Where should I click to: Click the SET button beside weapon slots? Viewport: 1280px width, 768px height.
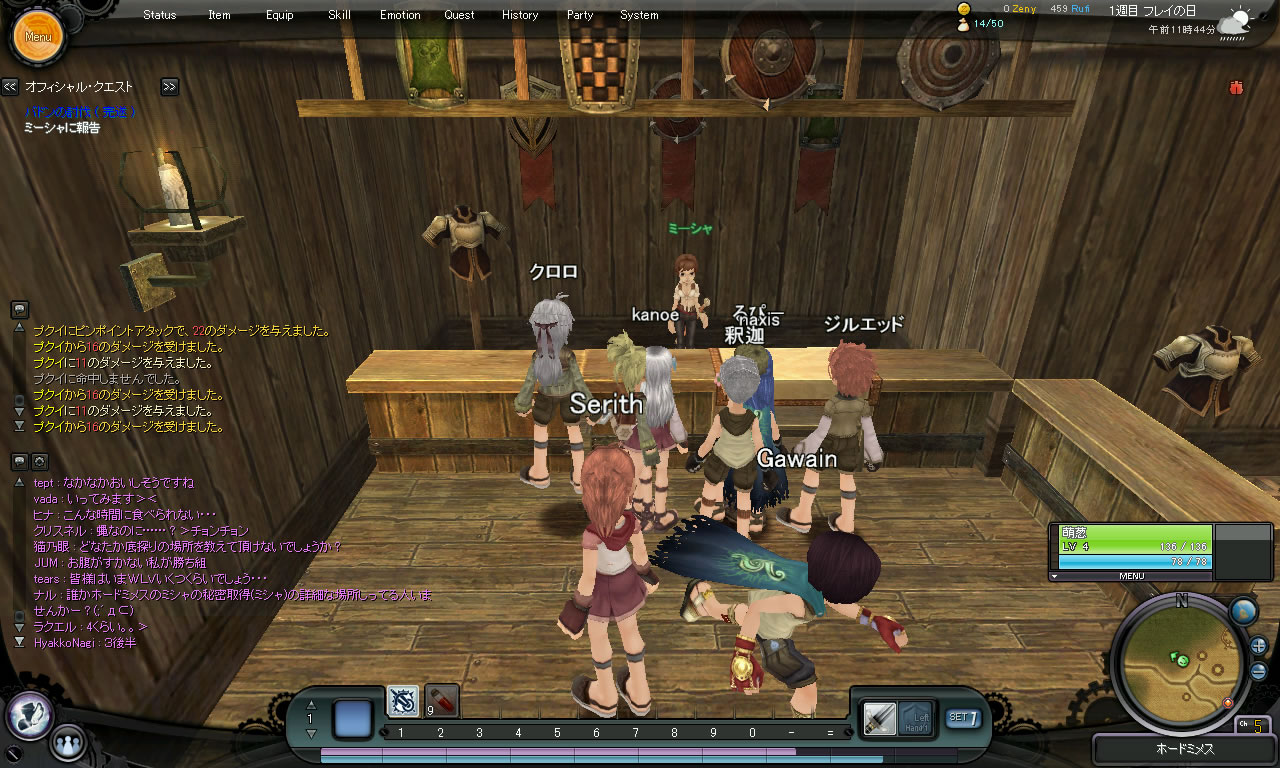tap(963, 717)
